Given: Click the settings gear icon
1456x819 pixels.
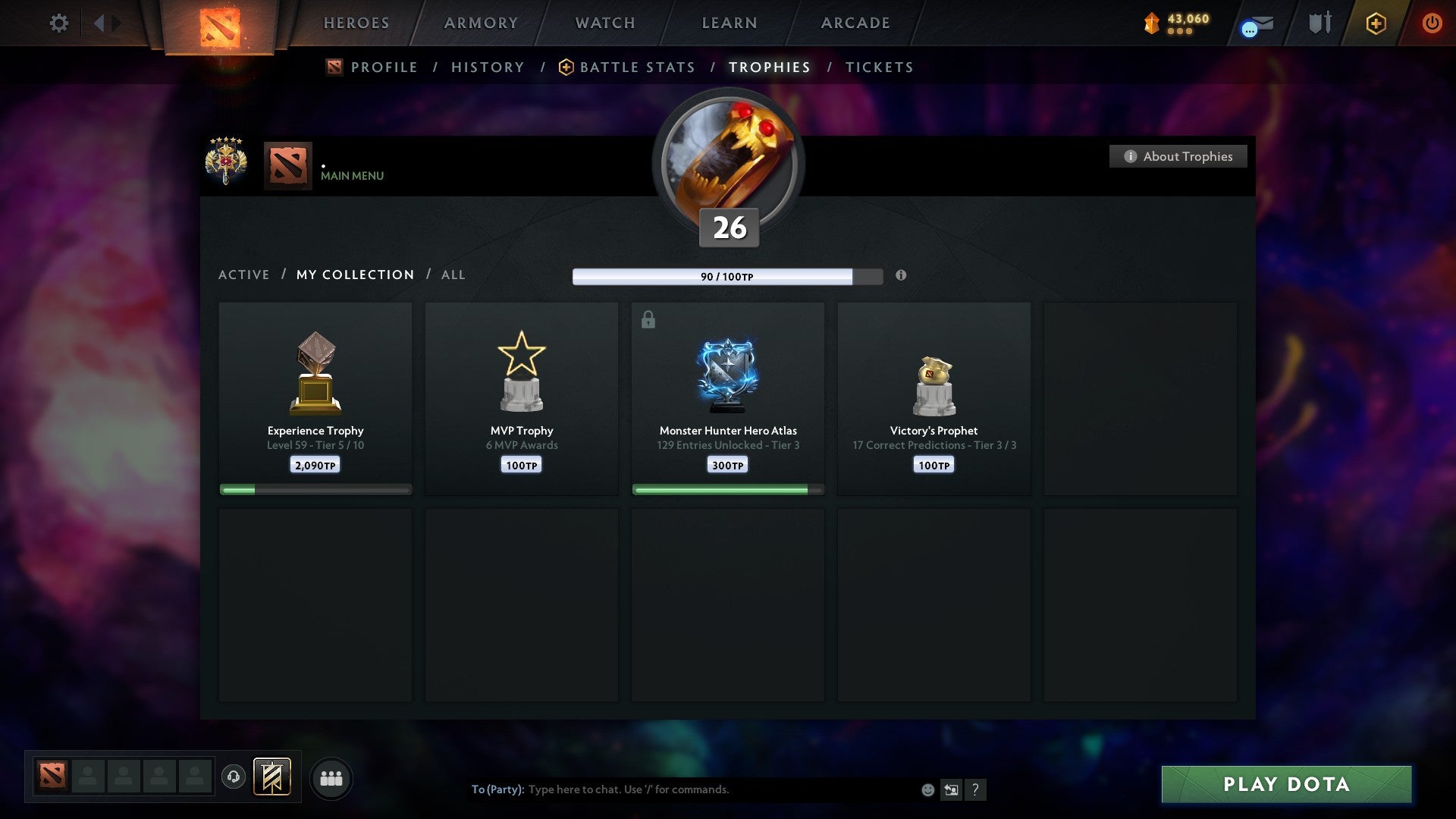Looking at the screenshot, I should pyautogui.click(x=59, y=23).
